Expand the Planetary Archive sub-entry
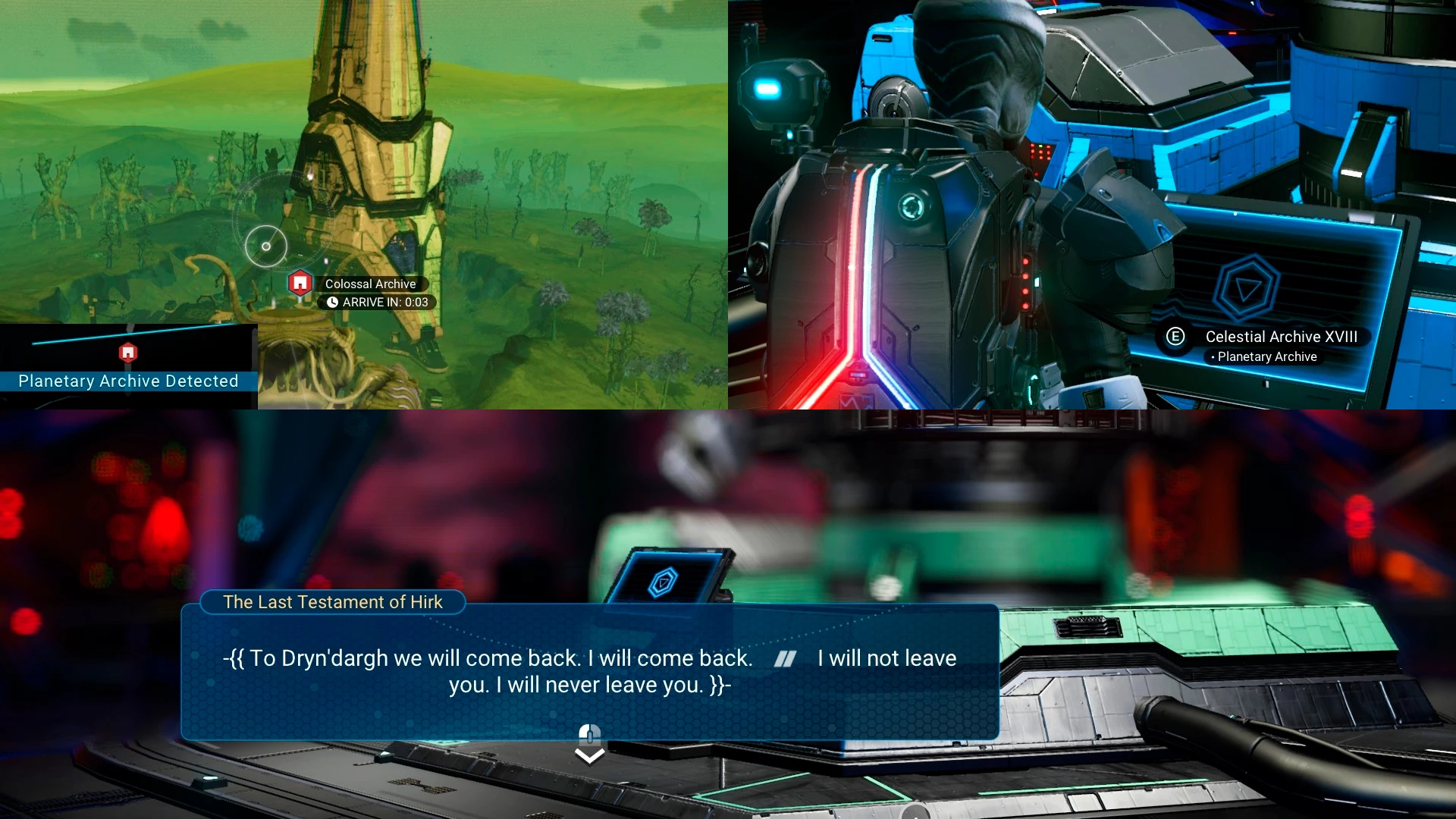This screenshot has height=819, width=1456. tap(1266, 356)
